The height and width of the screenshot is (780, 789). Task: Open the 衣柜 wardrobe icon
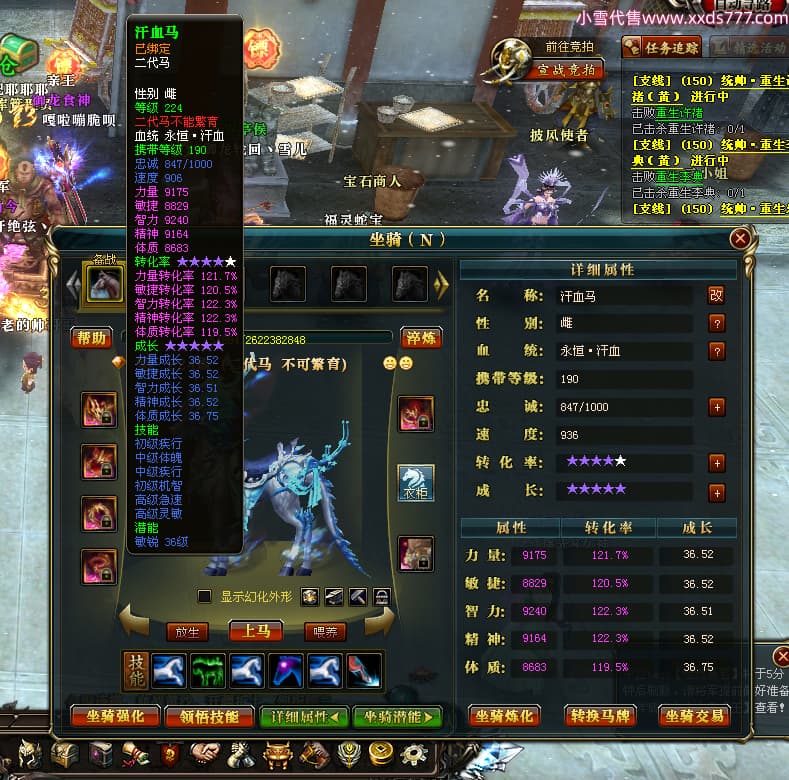point(416,482)
